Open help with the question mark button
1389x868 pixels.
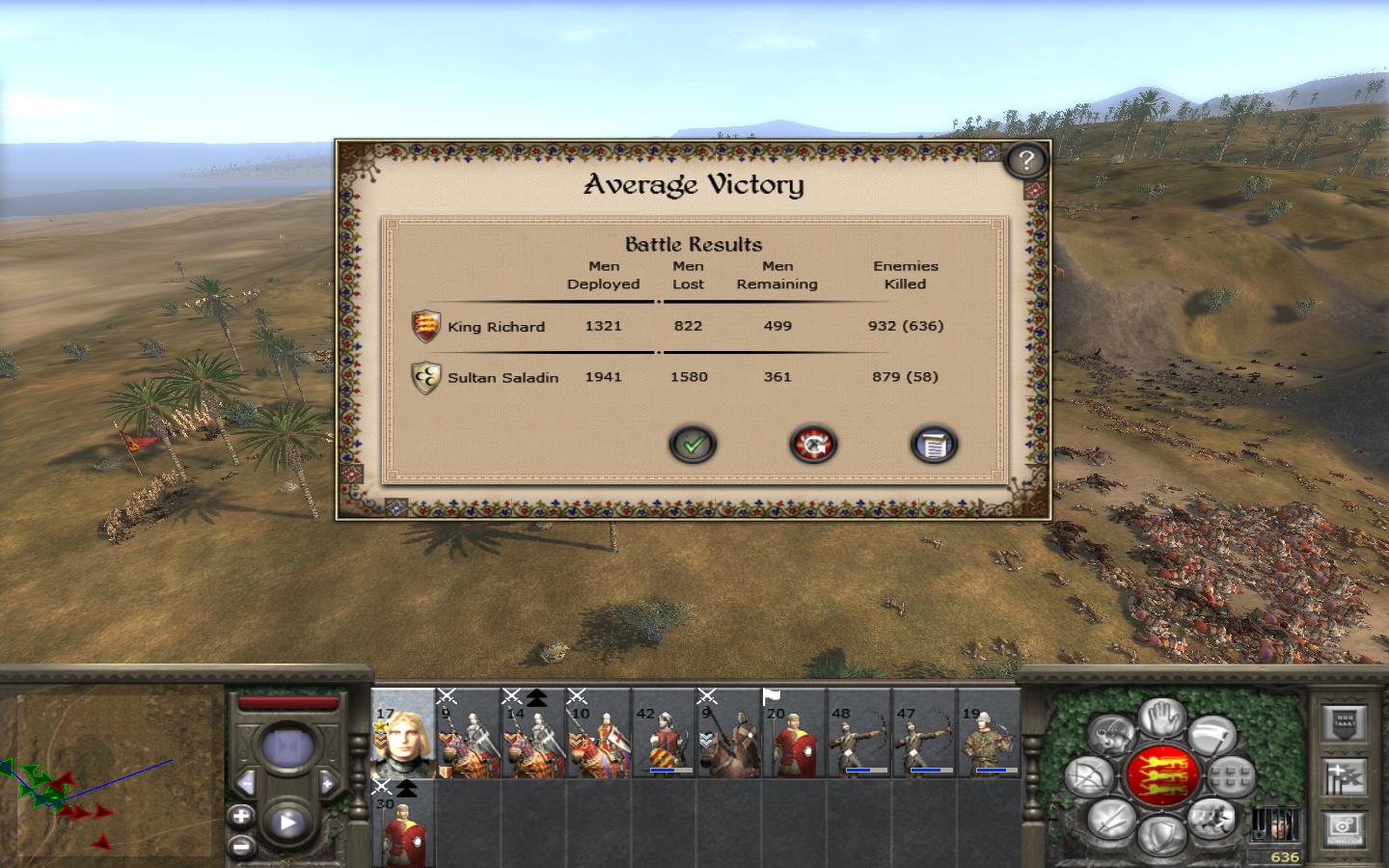pos(1026,160)
